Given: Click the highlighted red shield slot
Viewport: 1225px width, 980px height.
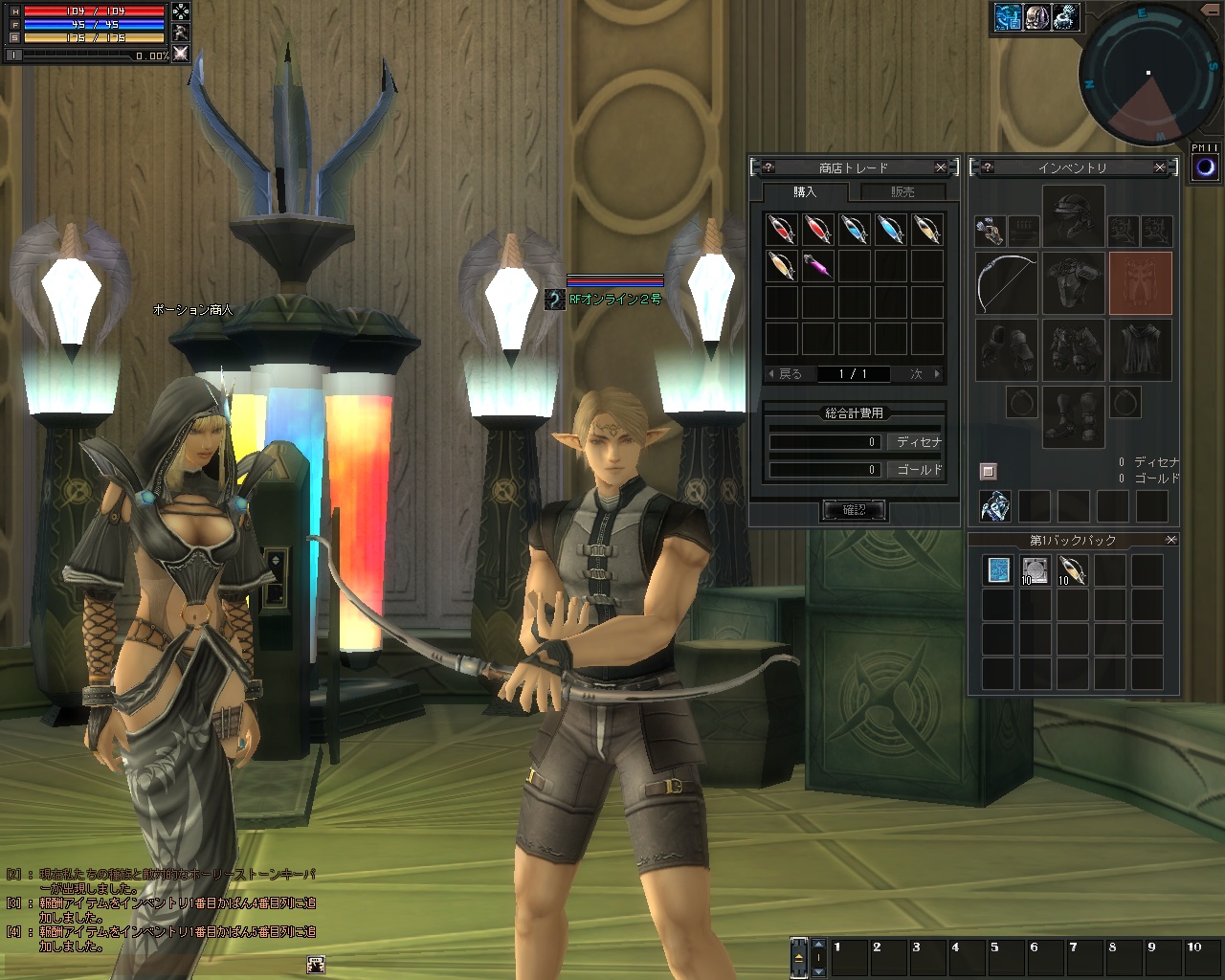Looking at the screenshot, I should (1140, 283).
